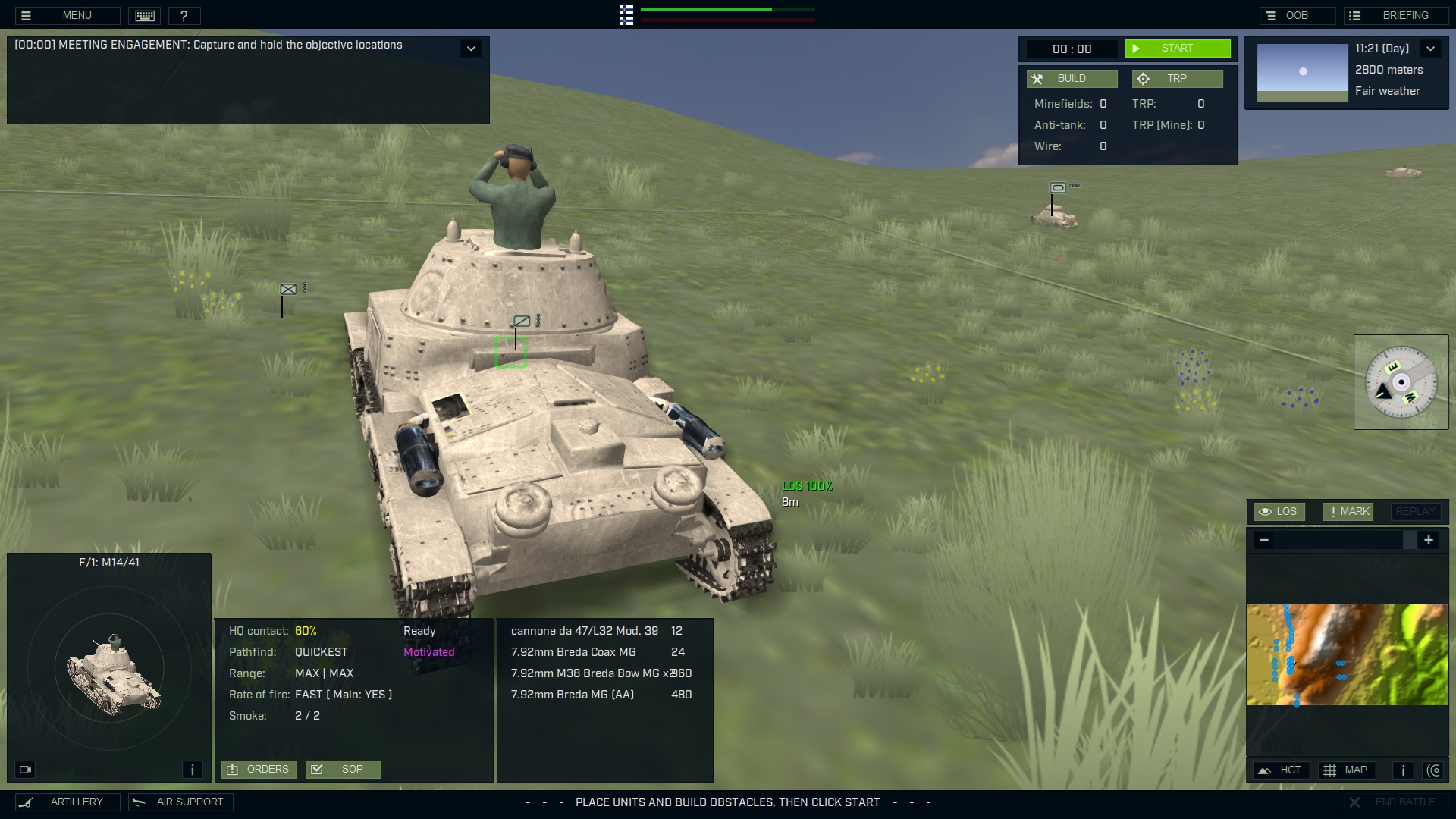Collapse the mission message log

tap(471, 49)
